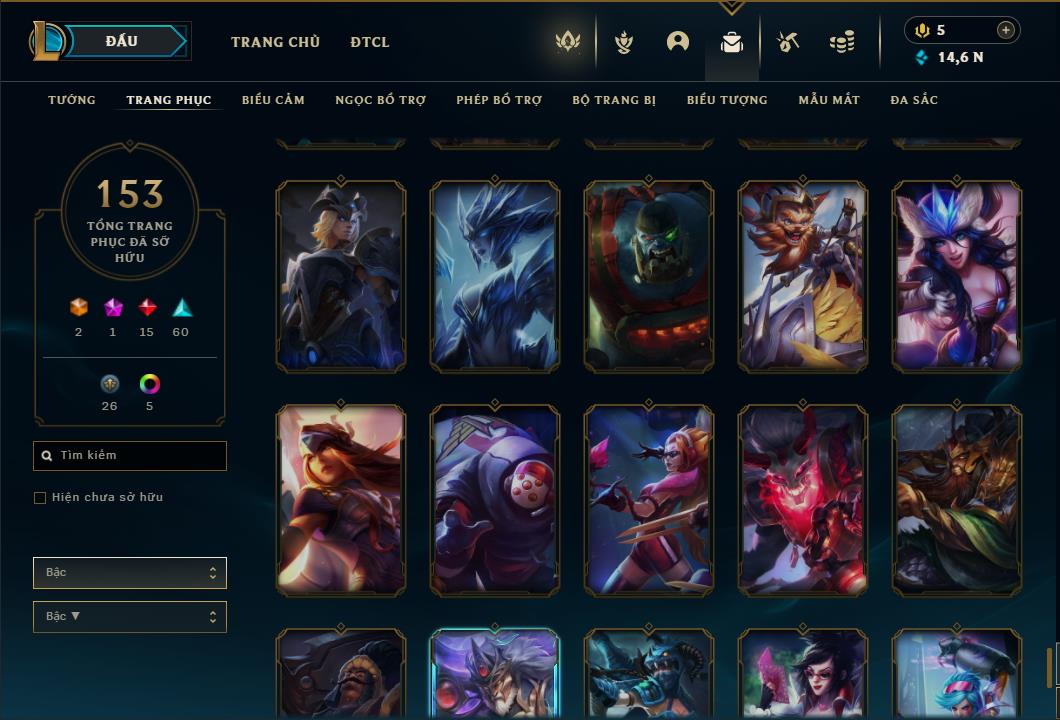Open the Bậc grouping dropdown
Screen dimensions: 1060x720
point(130,573)
